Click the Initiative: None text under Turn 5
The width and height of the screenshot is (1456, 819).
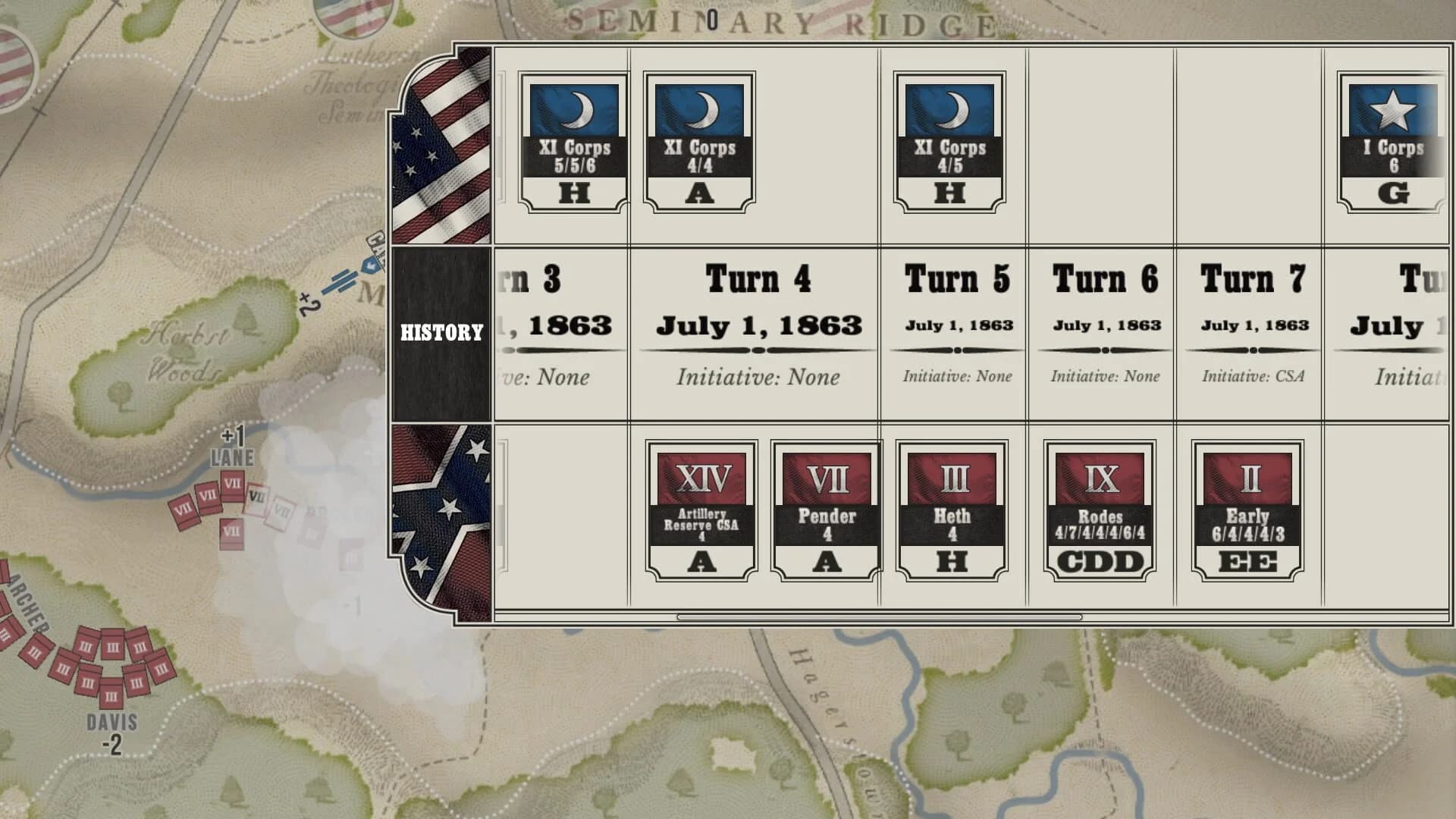point(958,376)
